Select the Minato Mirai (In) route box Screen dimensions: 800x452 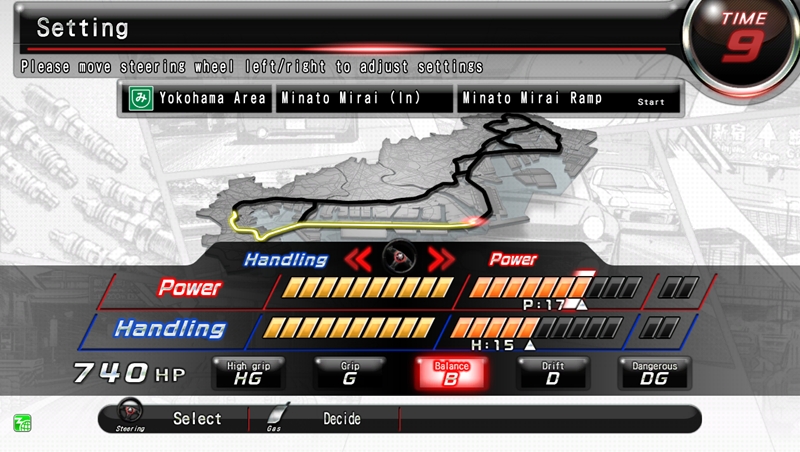pyautogui.click(x=364, y=98)
